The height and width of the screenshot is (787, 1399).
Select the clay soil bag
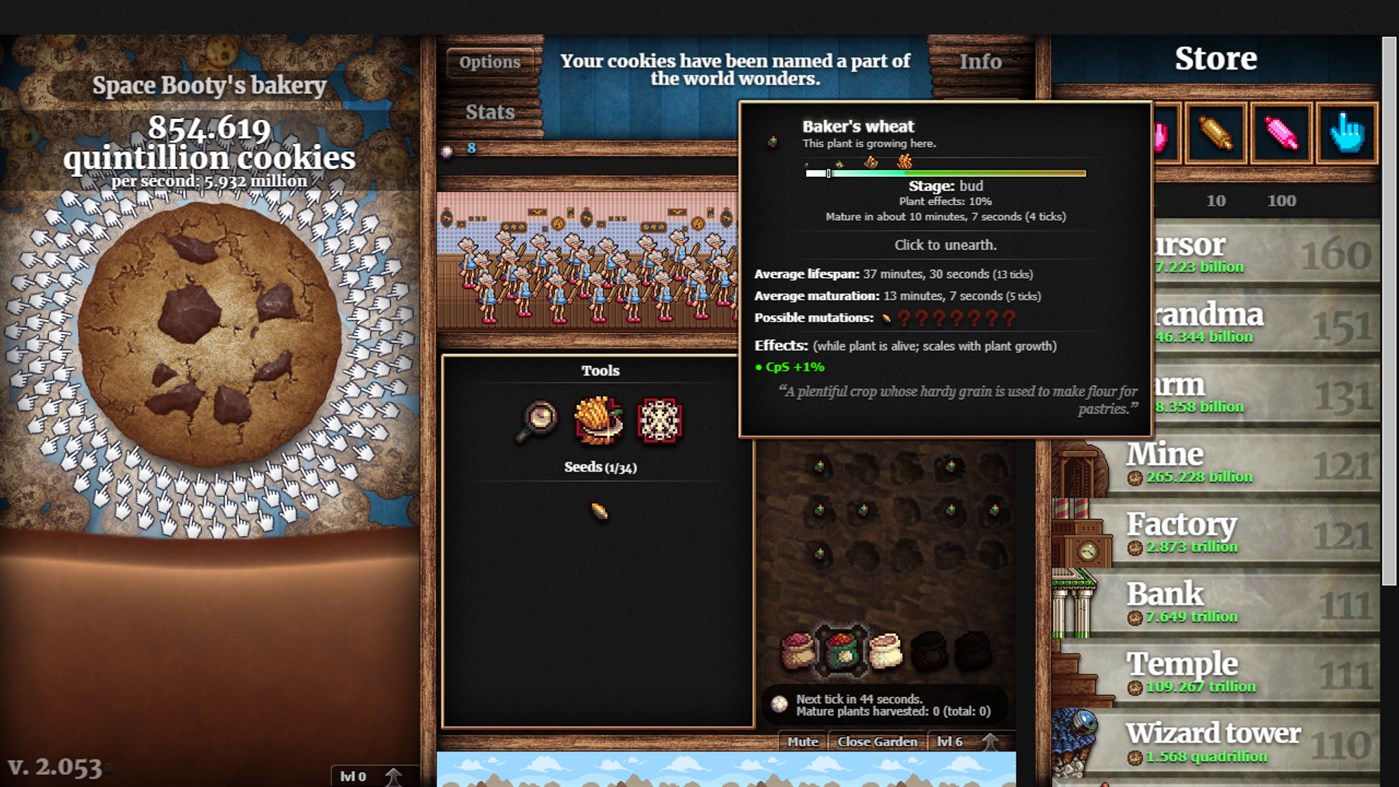pos(884,648)
